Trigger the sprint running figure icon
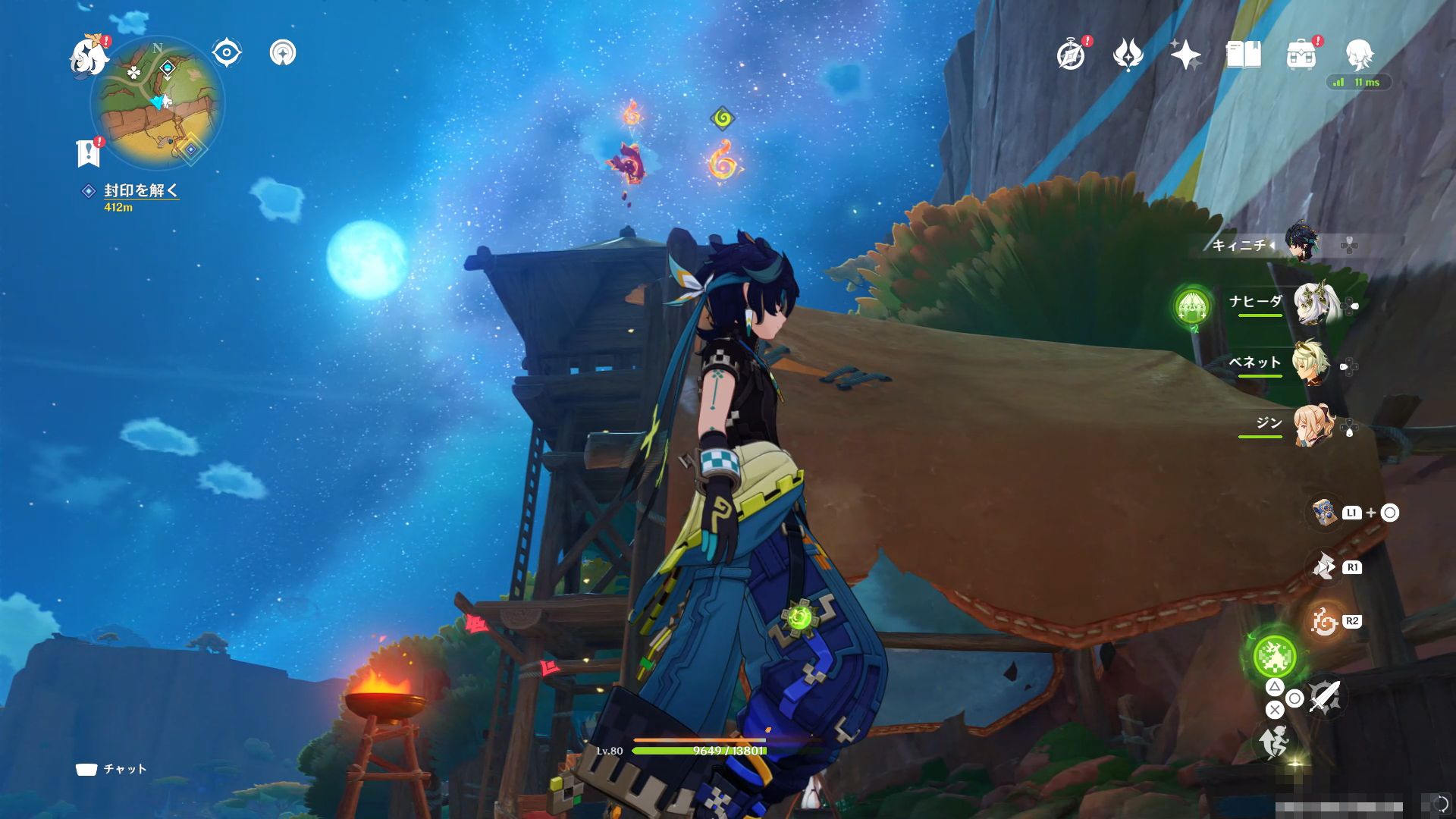 coord(1274,741)
